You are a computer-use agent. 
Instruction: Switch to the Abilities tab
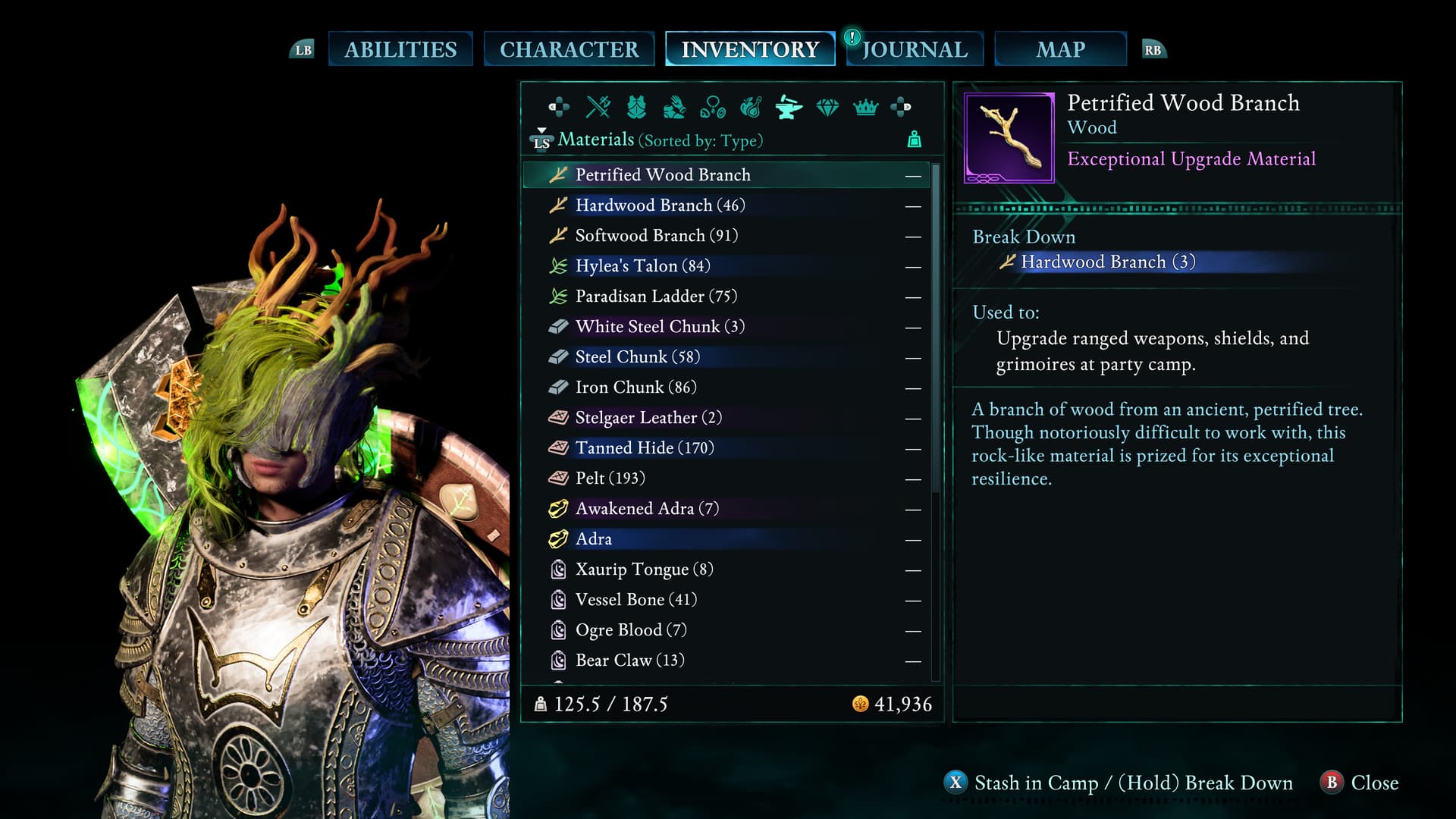tap(400, 49)
